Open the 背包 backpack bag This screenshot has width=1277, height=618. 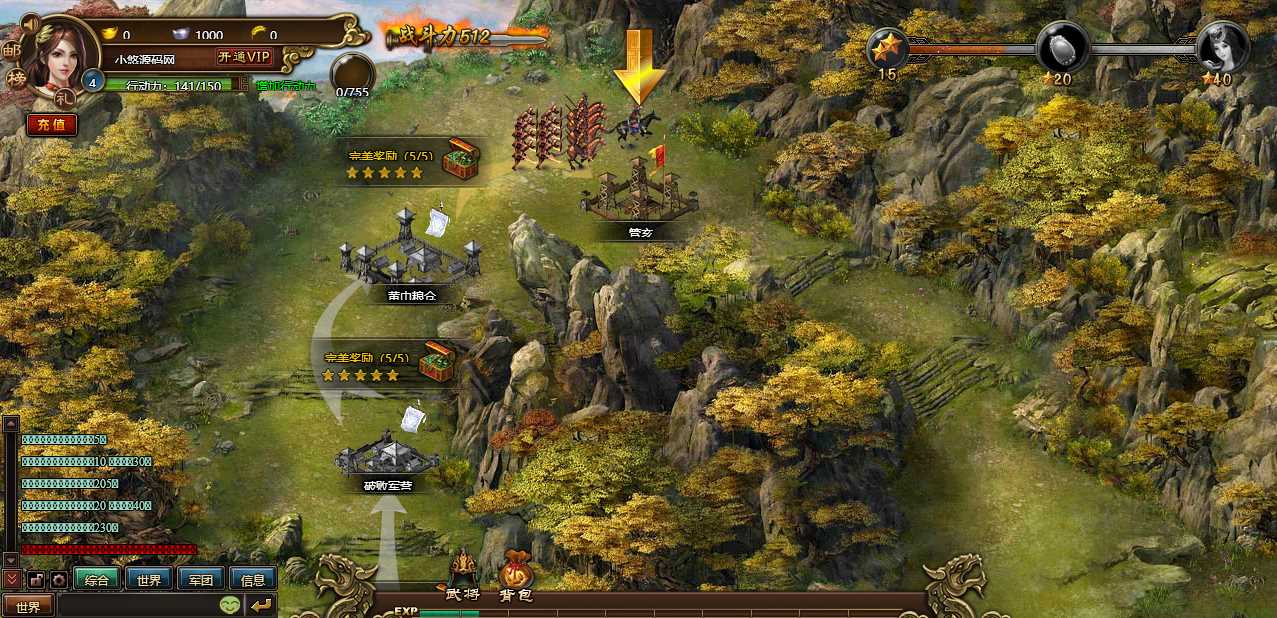pos(516,578)
